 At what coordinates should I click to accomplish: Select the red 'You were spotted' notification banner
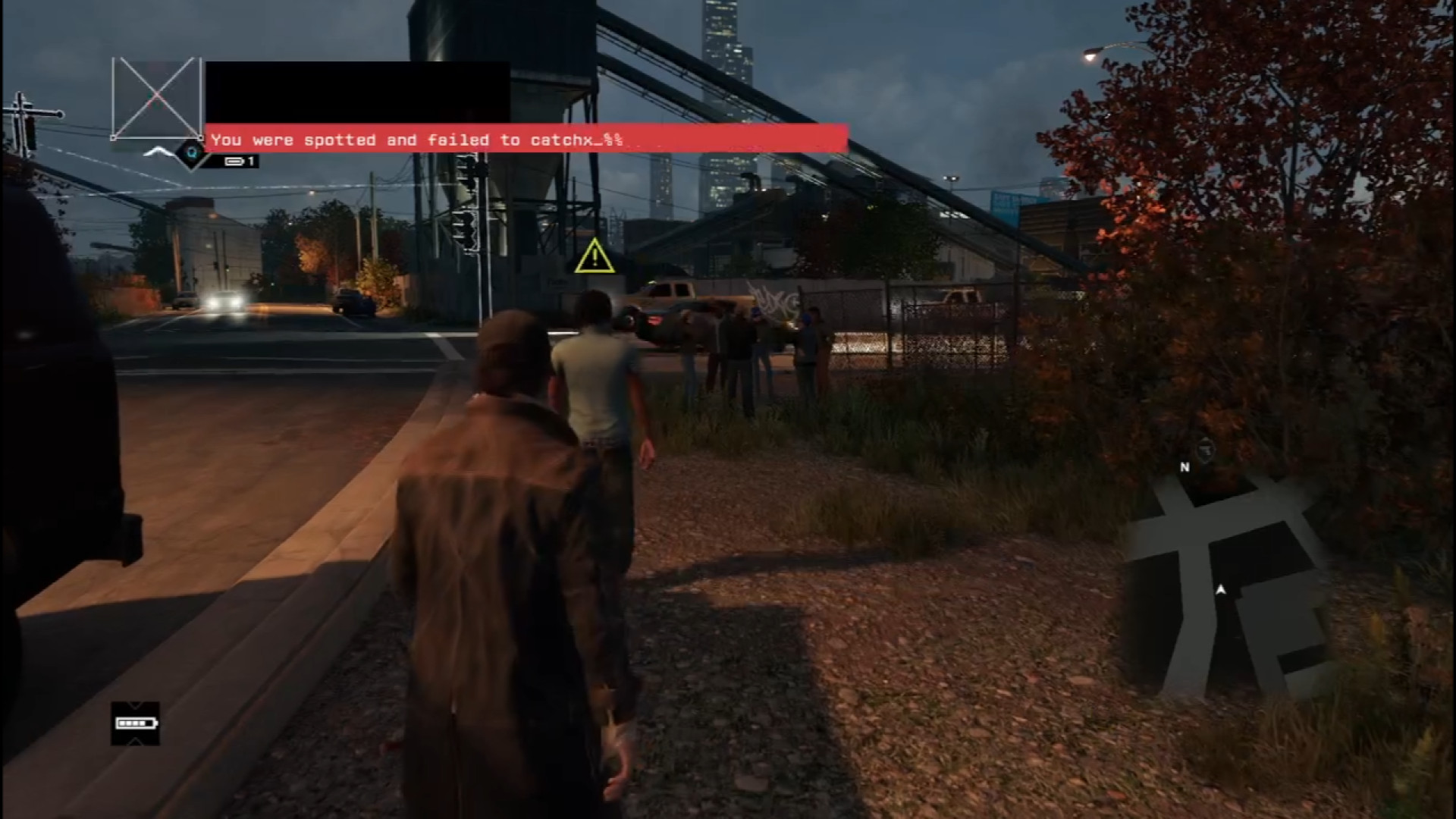(526, 139)
